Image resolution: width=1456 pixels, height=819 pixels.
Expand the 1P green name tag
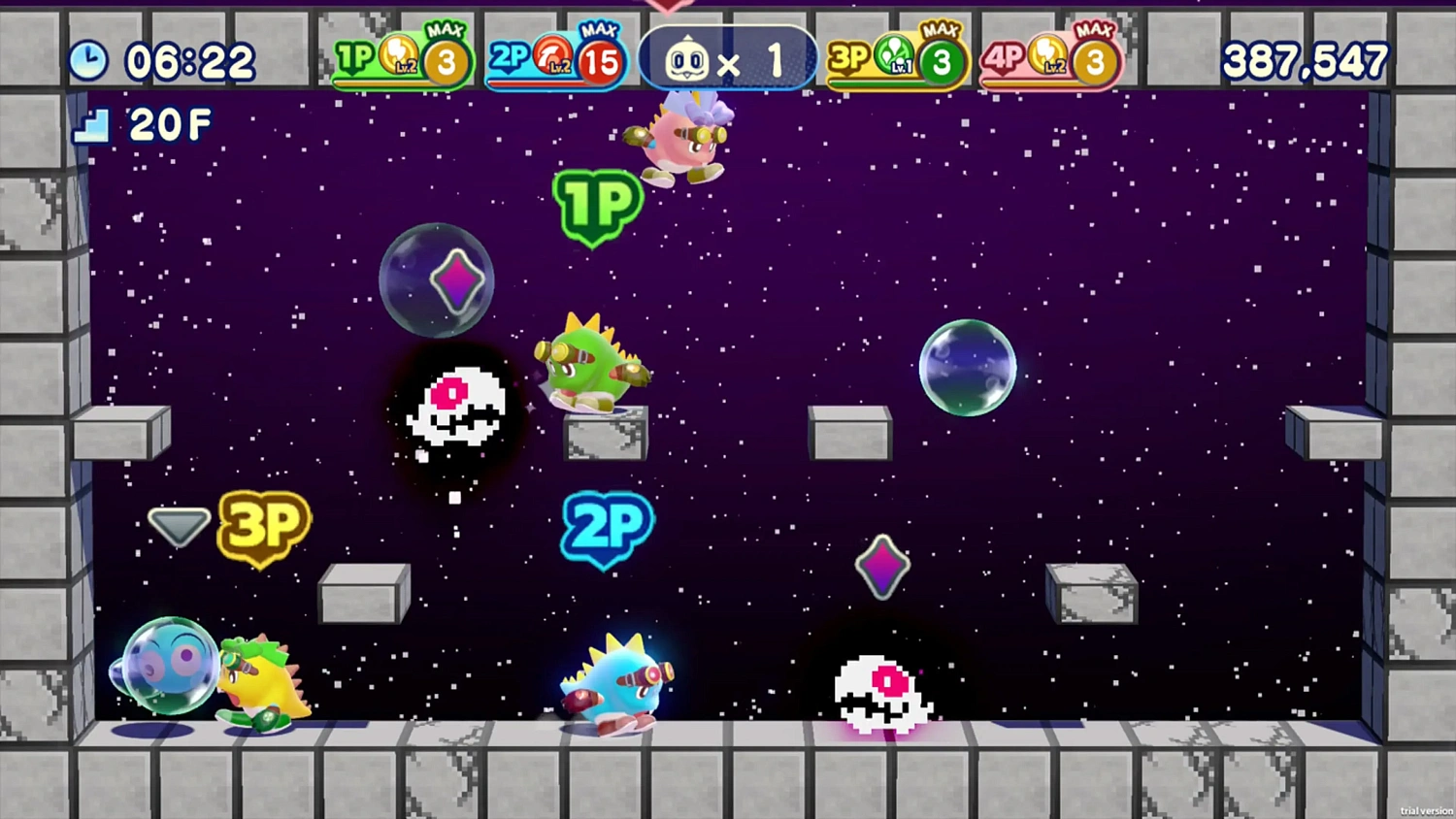pyautogui.click(x=595, y=205)
